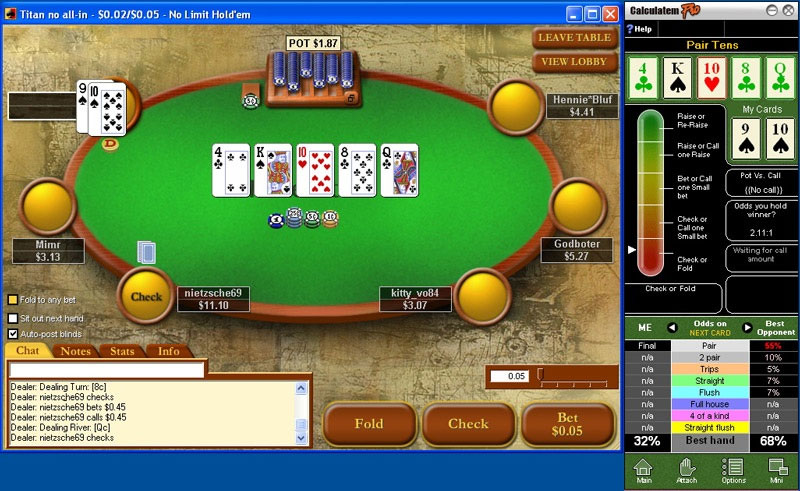Tick the Fold to any bet checkbox

tap(13, 299)
